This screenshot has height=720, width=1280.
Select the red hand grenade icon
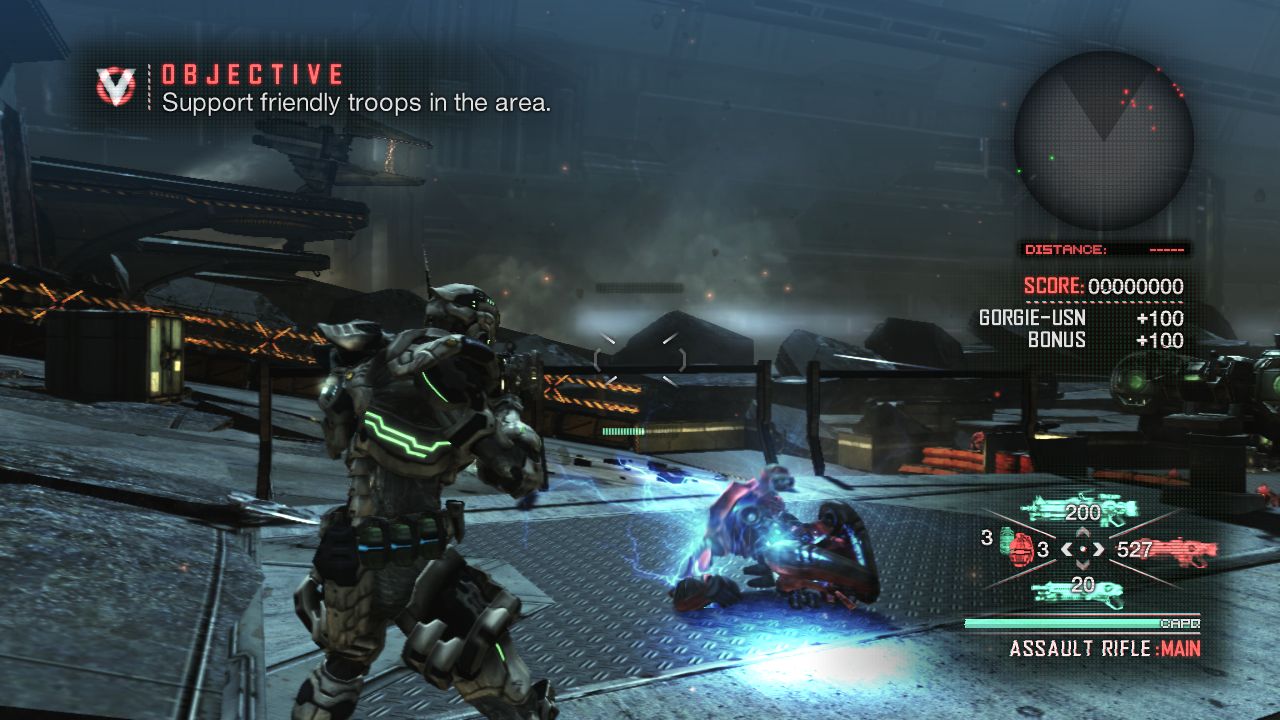[1020, 550]
